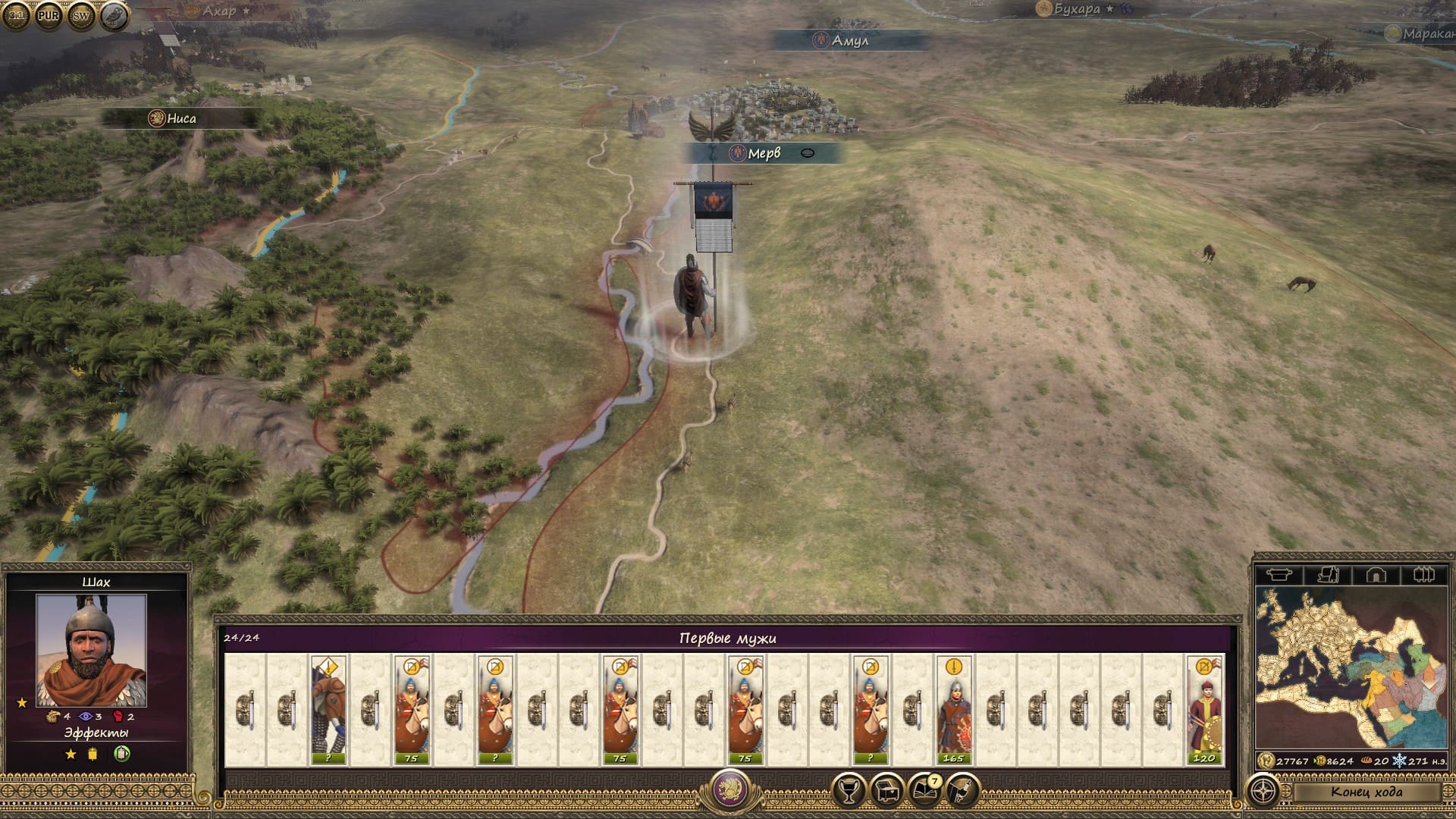
Task: Open the treasure chest panel
Action: (x=886, y=791)
